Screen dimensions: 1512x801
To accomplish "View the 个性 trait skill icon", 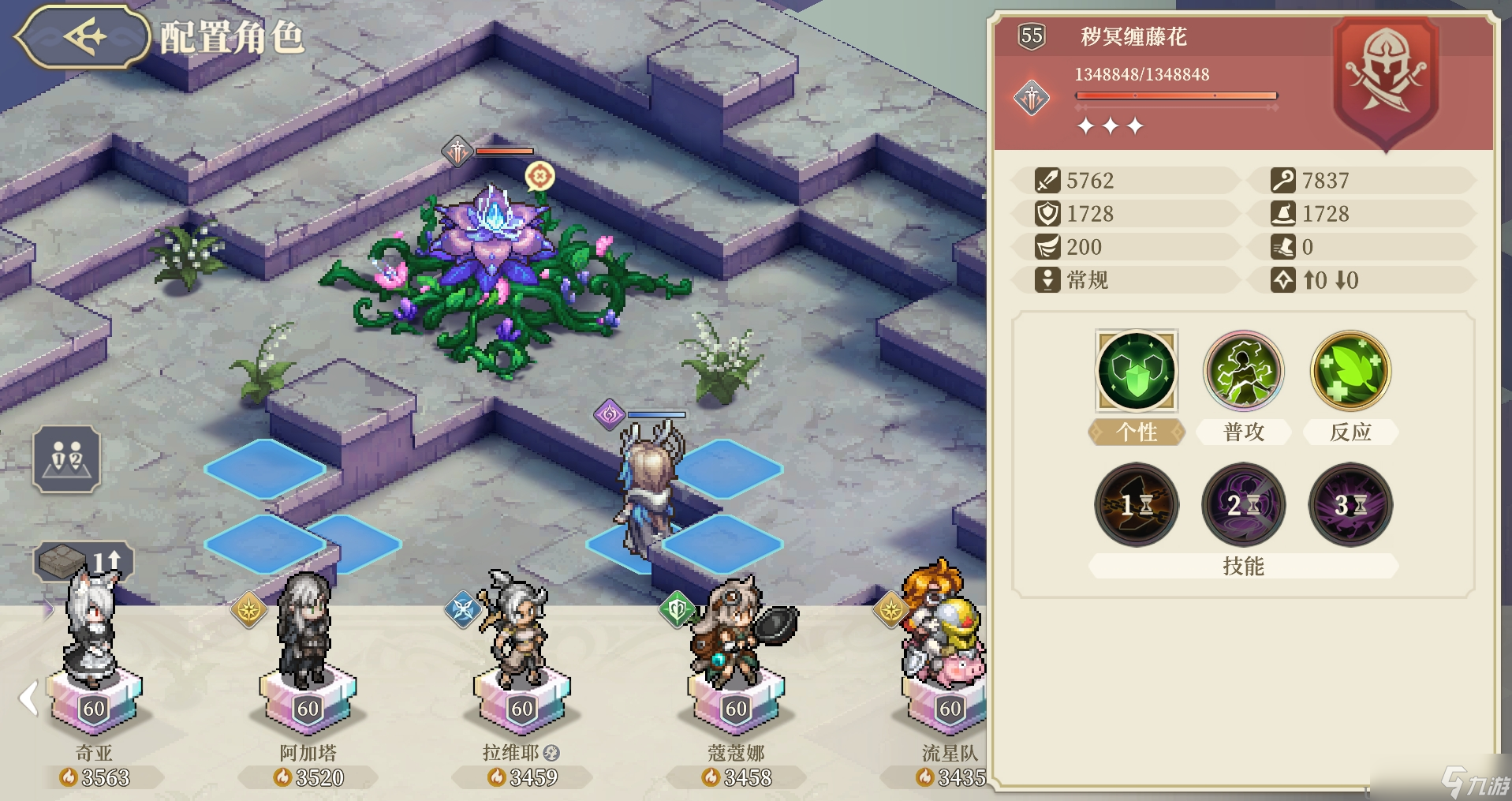I will click(1137, 371).
